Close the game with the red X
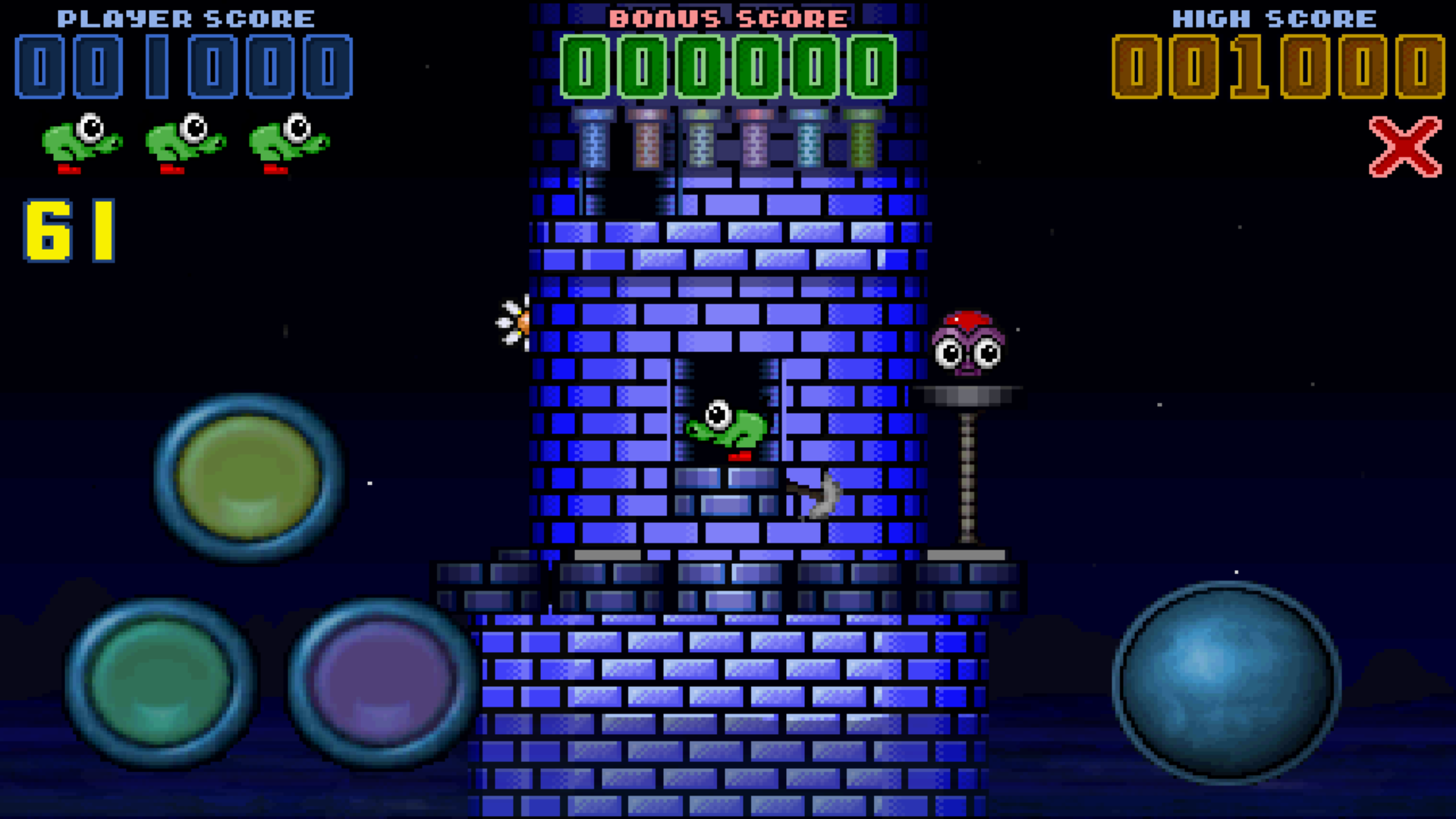1456x819 pixels. [x=1404, y=147]
